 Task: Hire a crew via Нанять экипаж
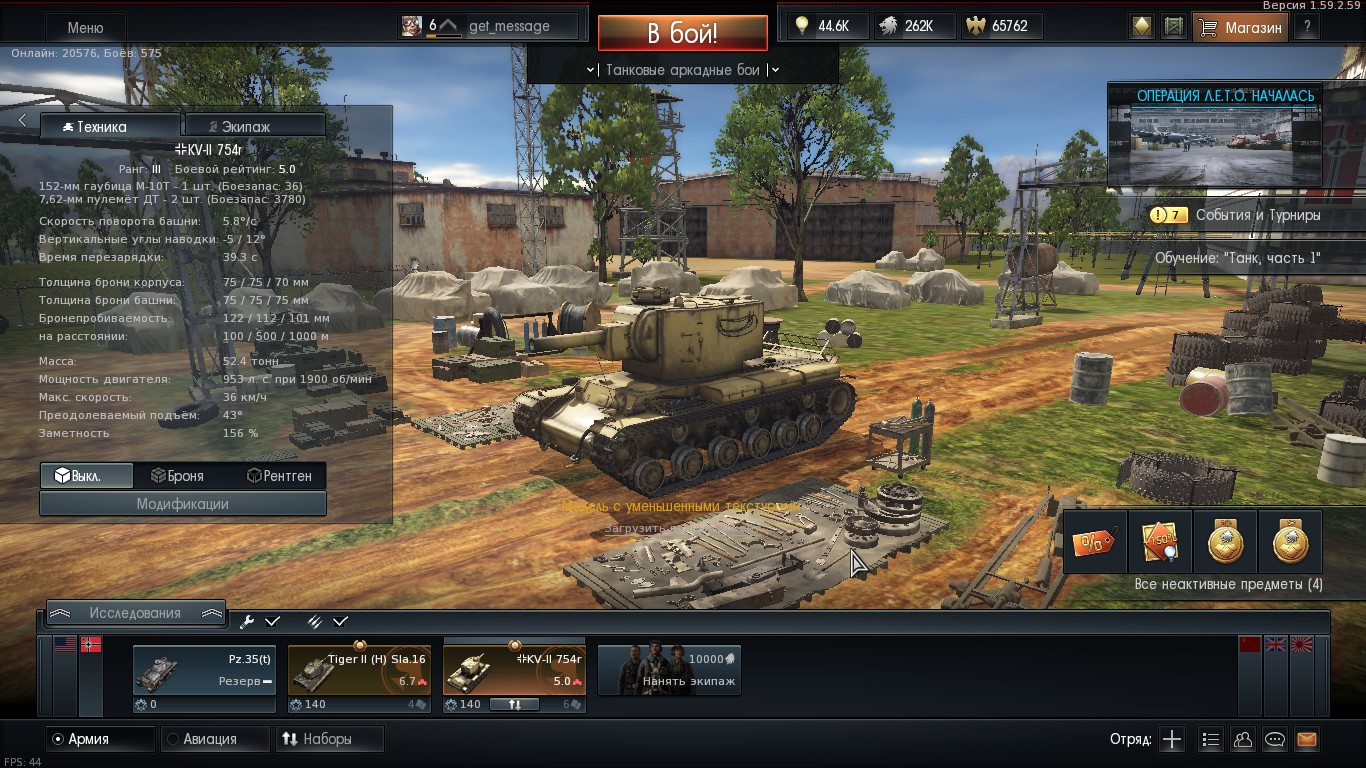coord(669,670)
